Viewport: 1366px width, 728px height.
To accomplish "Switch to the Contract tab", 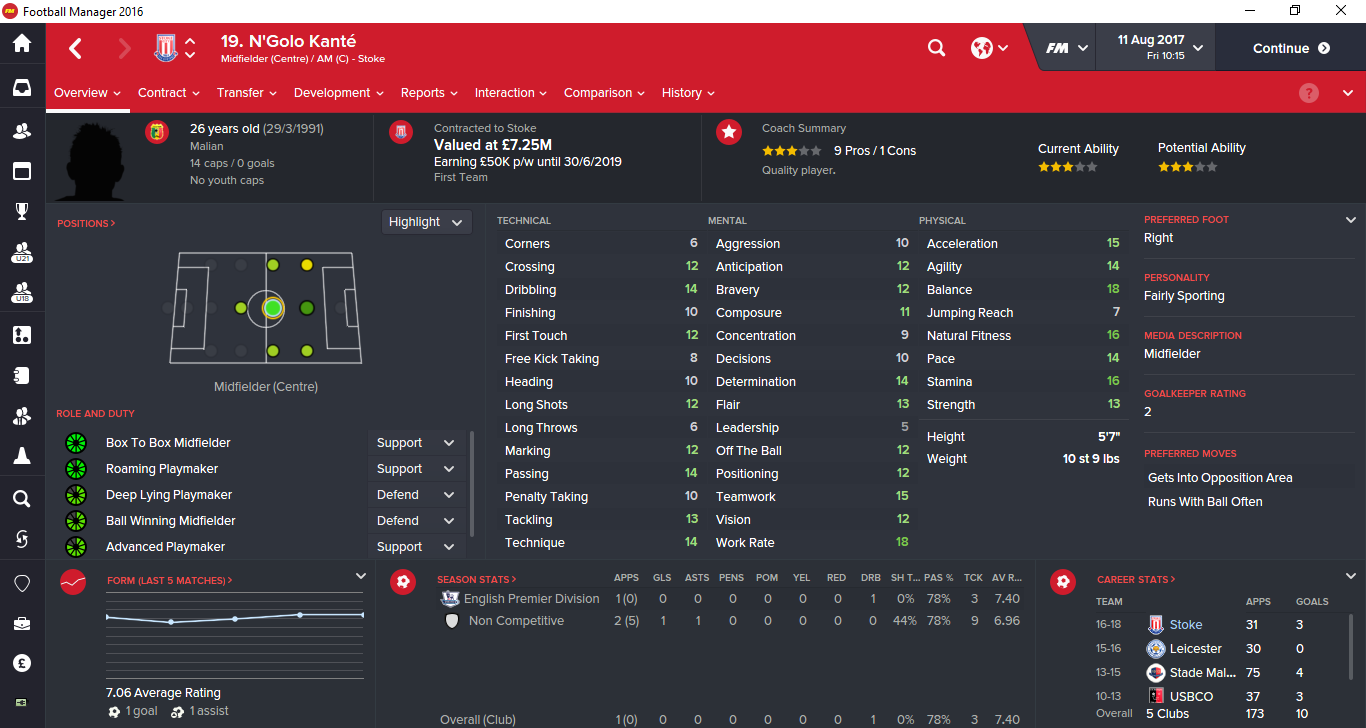I will coord(163,92).
